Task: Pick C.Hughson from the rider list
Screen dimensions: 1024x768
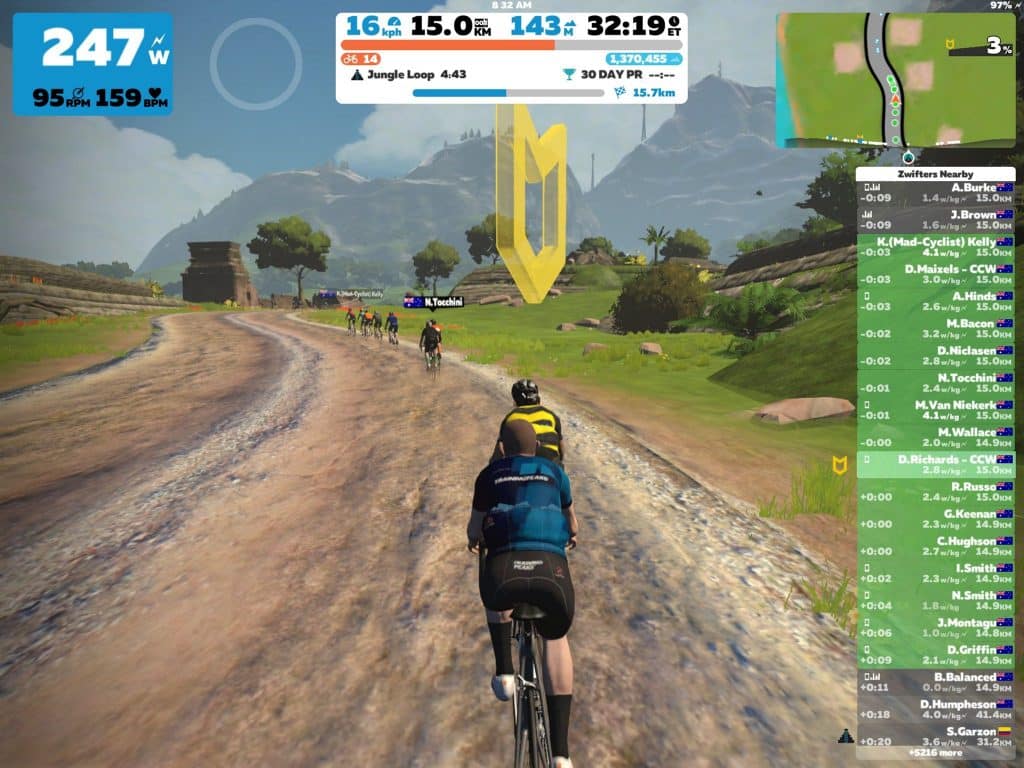Action: (936, 546)
